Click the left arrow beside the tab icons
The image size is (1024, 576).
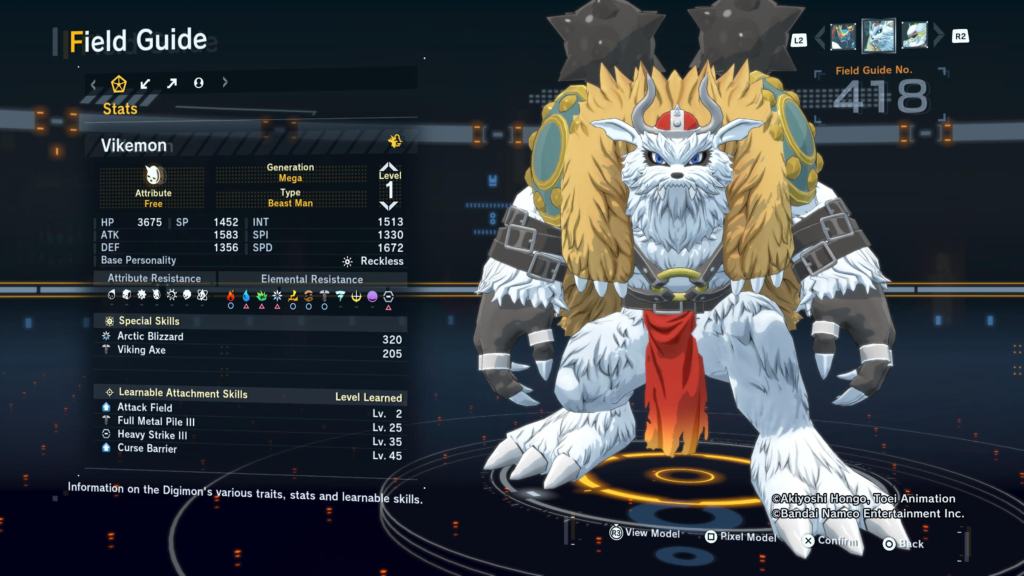(94, 83)
